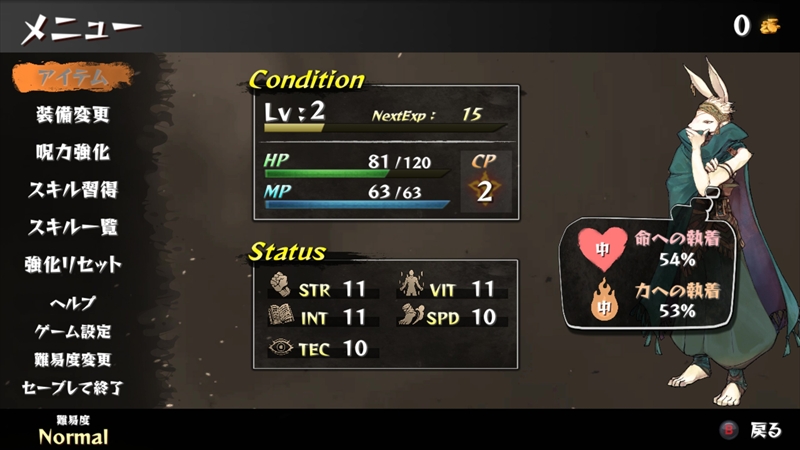
Task: Click the 戻る back label
Action: [765, 431]
